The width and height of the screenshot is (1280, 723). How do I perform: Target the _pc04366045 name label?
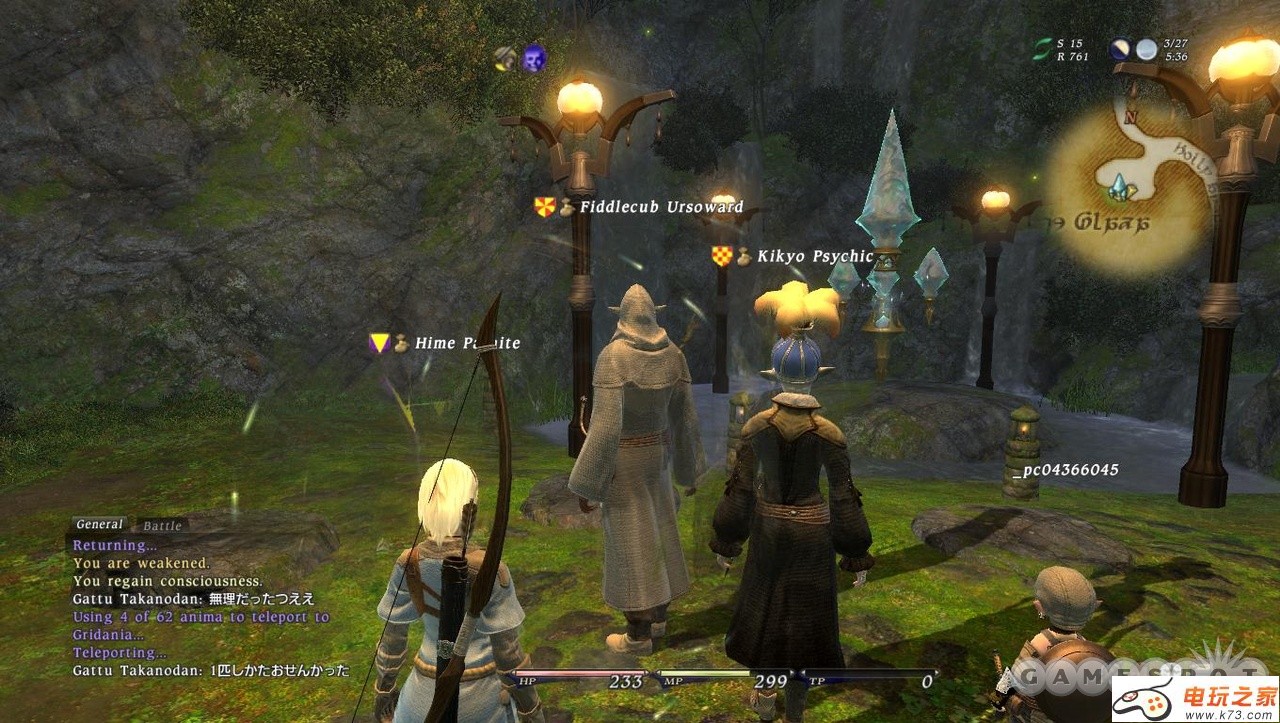(1064, 469)
